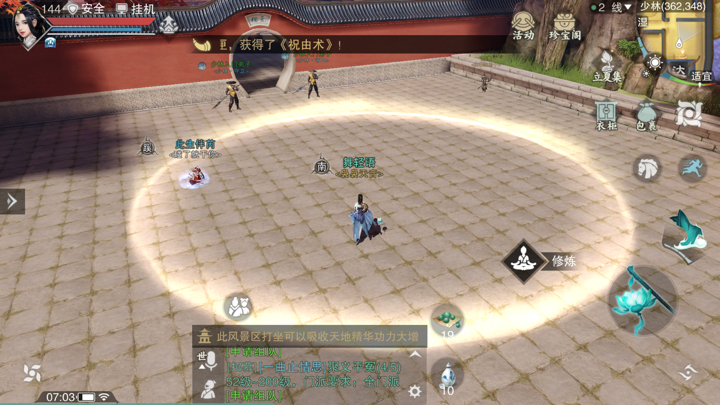
Task: Open chat settings gear
Action: pyautogui.click(x=415, y=391)
